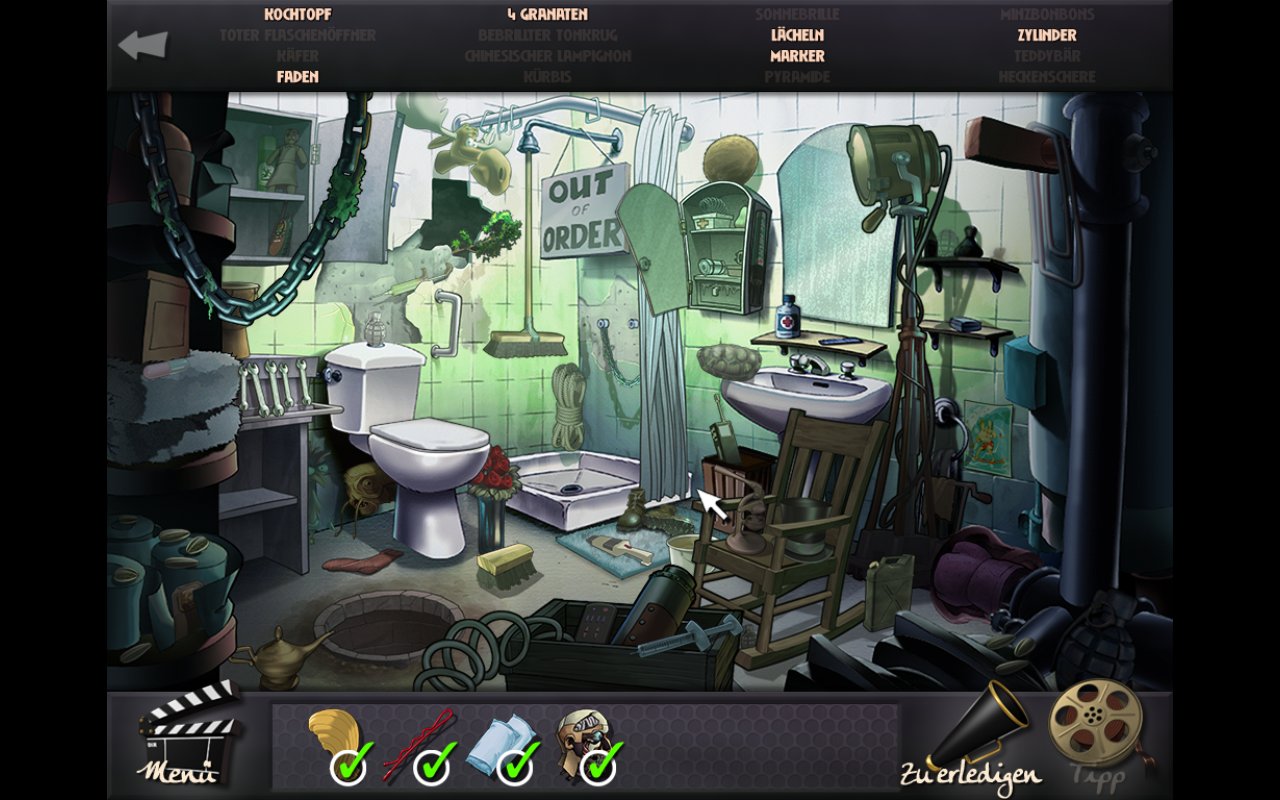This screenshot has width=1280, height=800.
Task: Open the clapperboard Menu
Action: (185, 734)
